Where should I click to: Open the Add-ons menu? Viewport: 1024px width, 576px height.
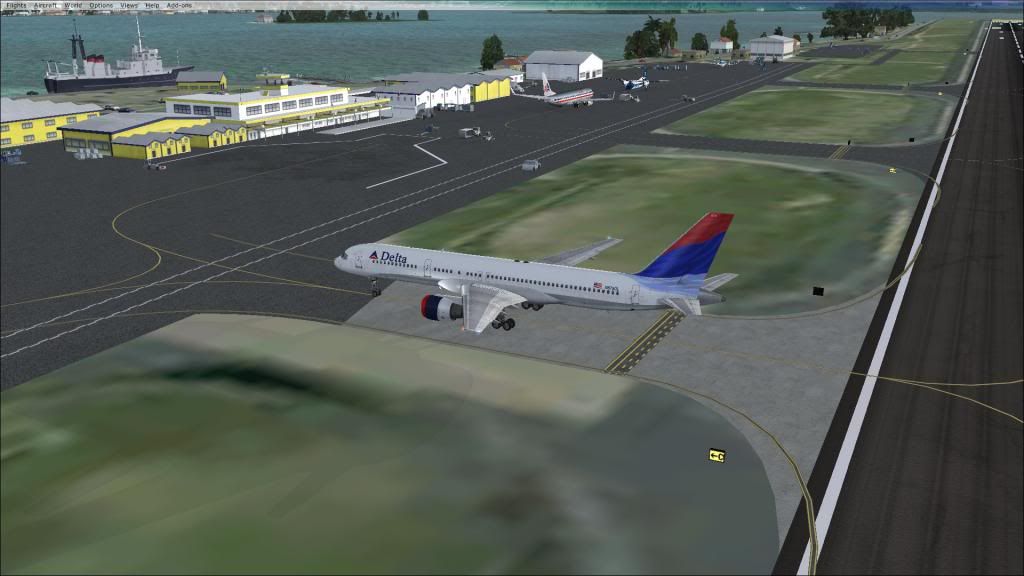pyautogui.click(x=179, y=5)
